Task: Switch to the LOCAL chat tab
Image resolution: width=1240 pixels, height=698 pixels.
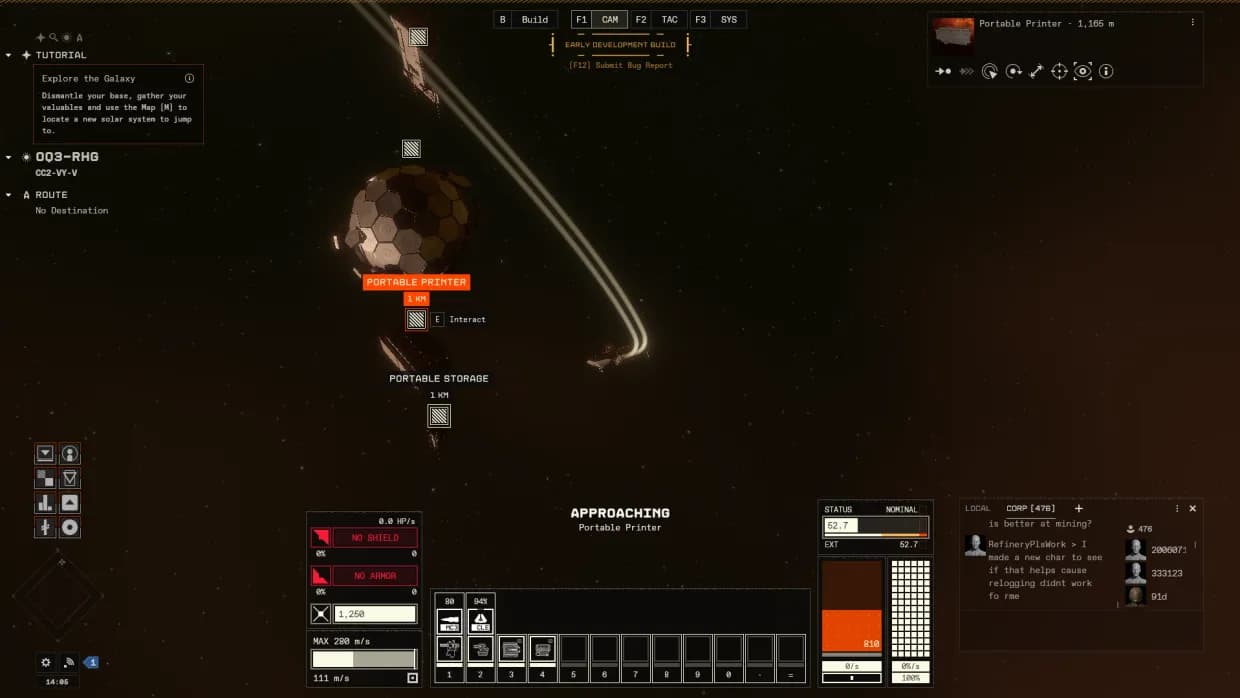Action: [977, 509]
